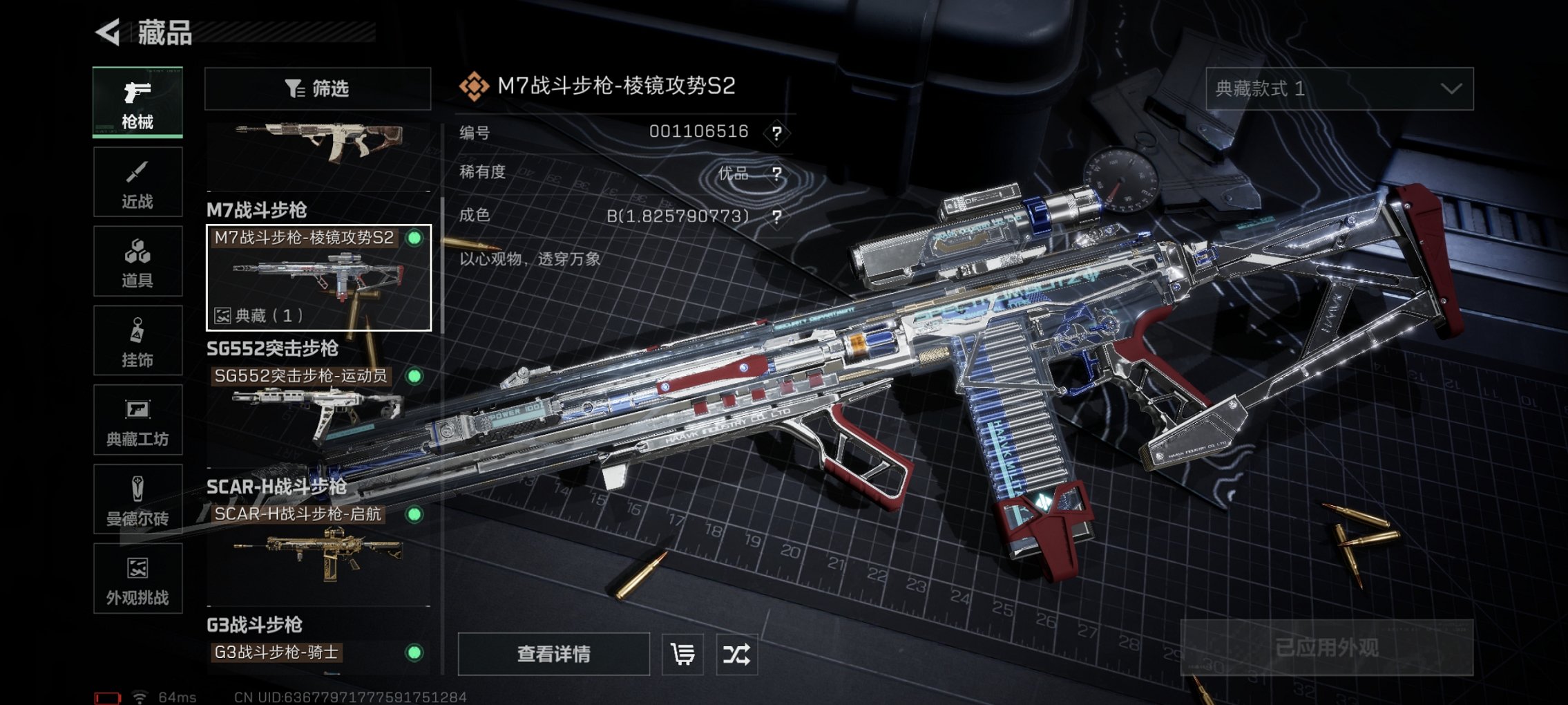The height and width of the screenshot is (705, 1568).
Task: Select the 道具 items category
Action: pos(137,261)
